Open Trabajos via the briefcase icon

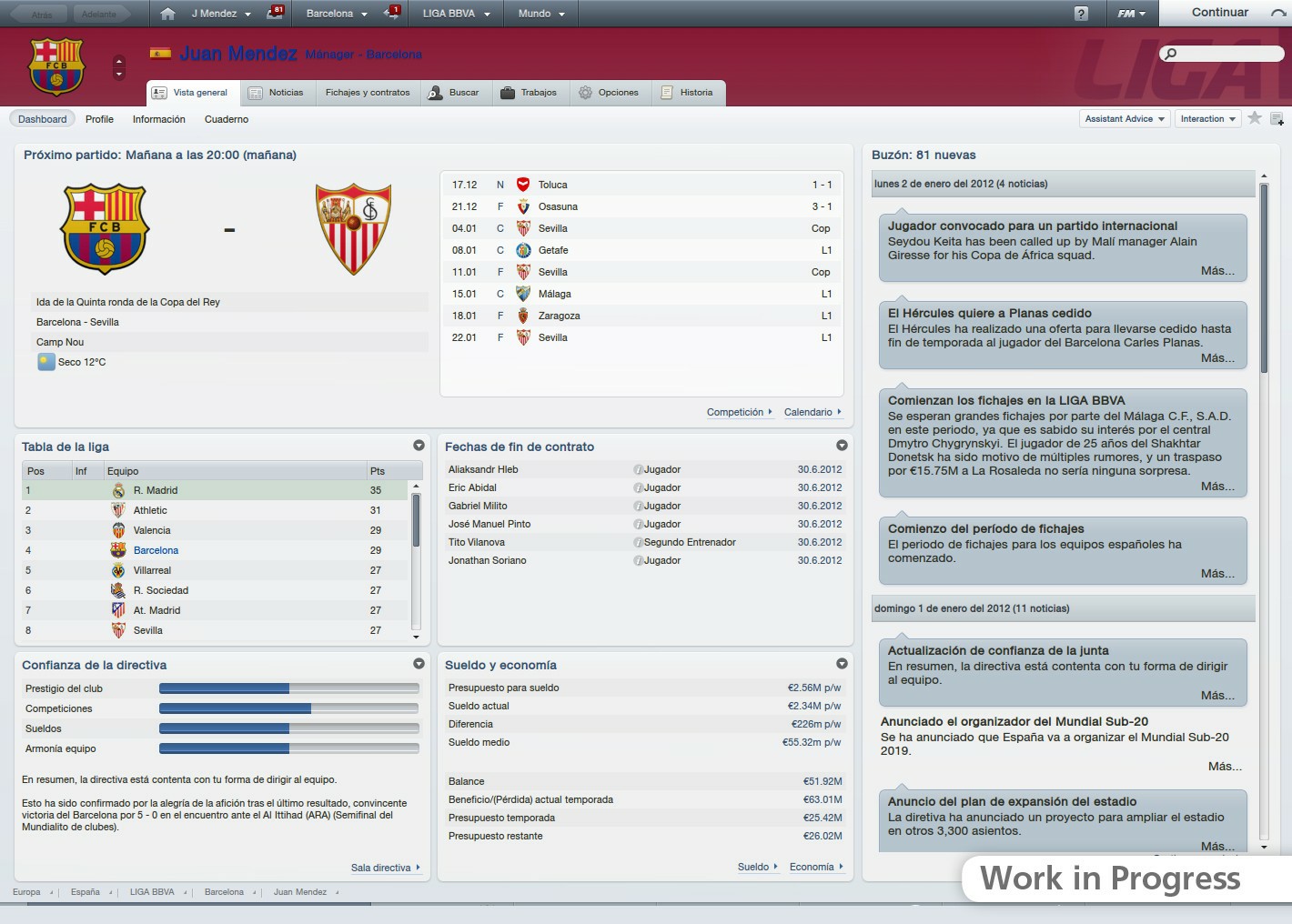(505, 92)
